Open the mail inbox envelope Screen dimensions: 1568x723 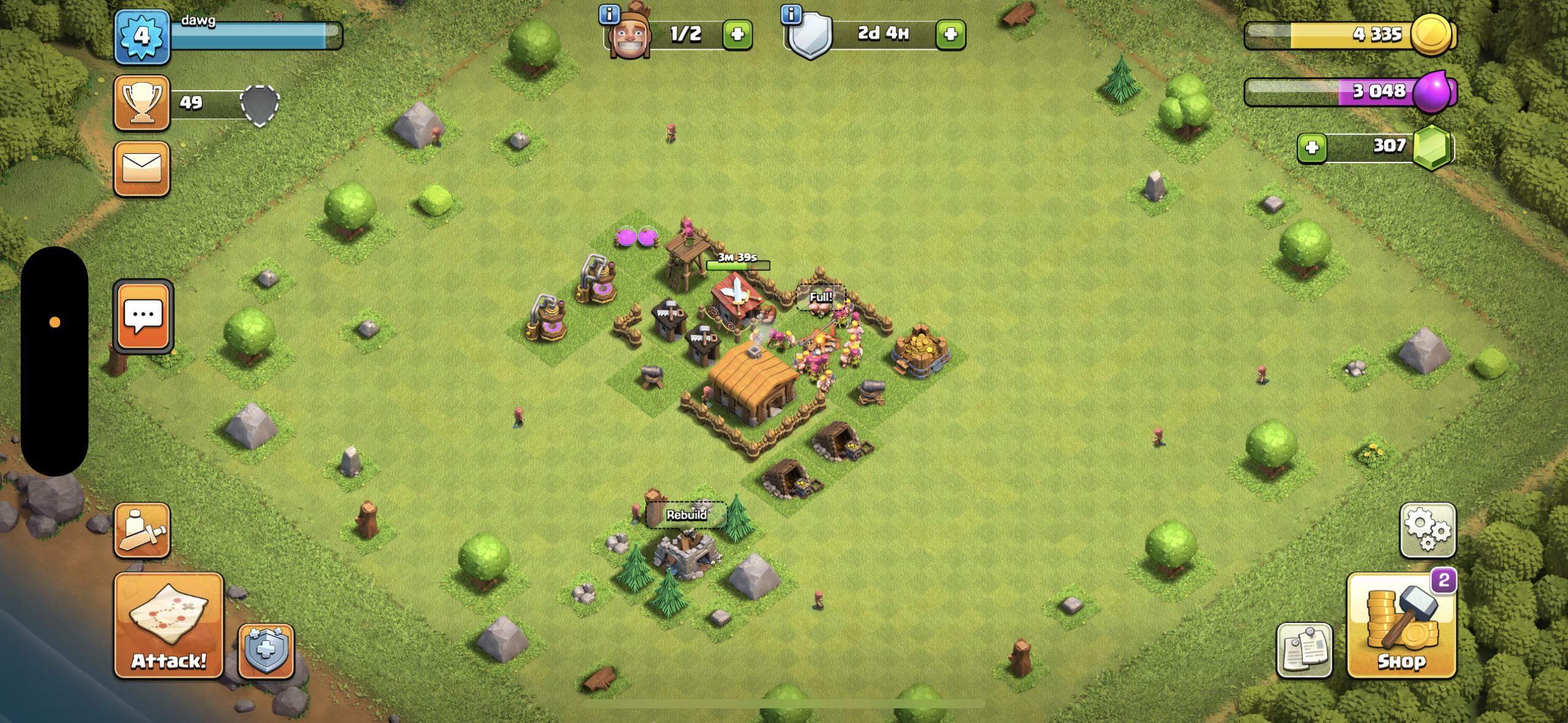(x=142, y=169)
